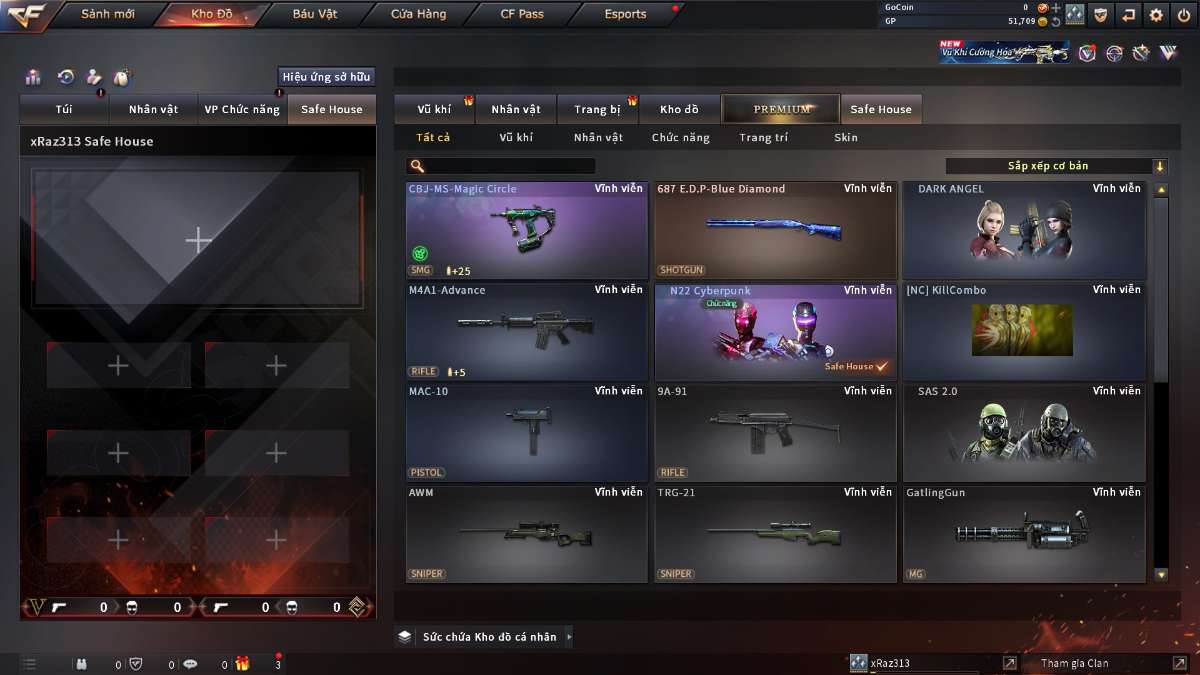Open the Cửa Hàng shop
The height and width of the screenshot is (675, 1200).
pos(418,14)
